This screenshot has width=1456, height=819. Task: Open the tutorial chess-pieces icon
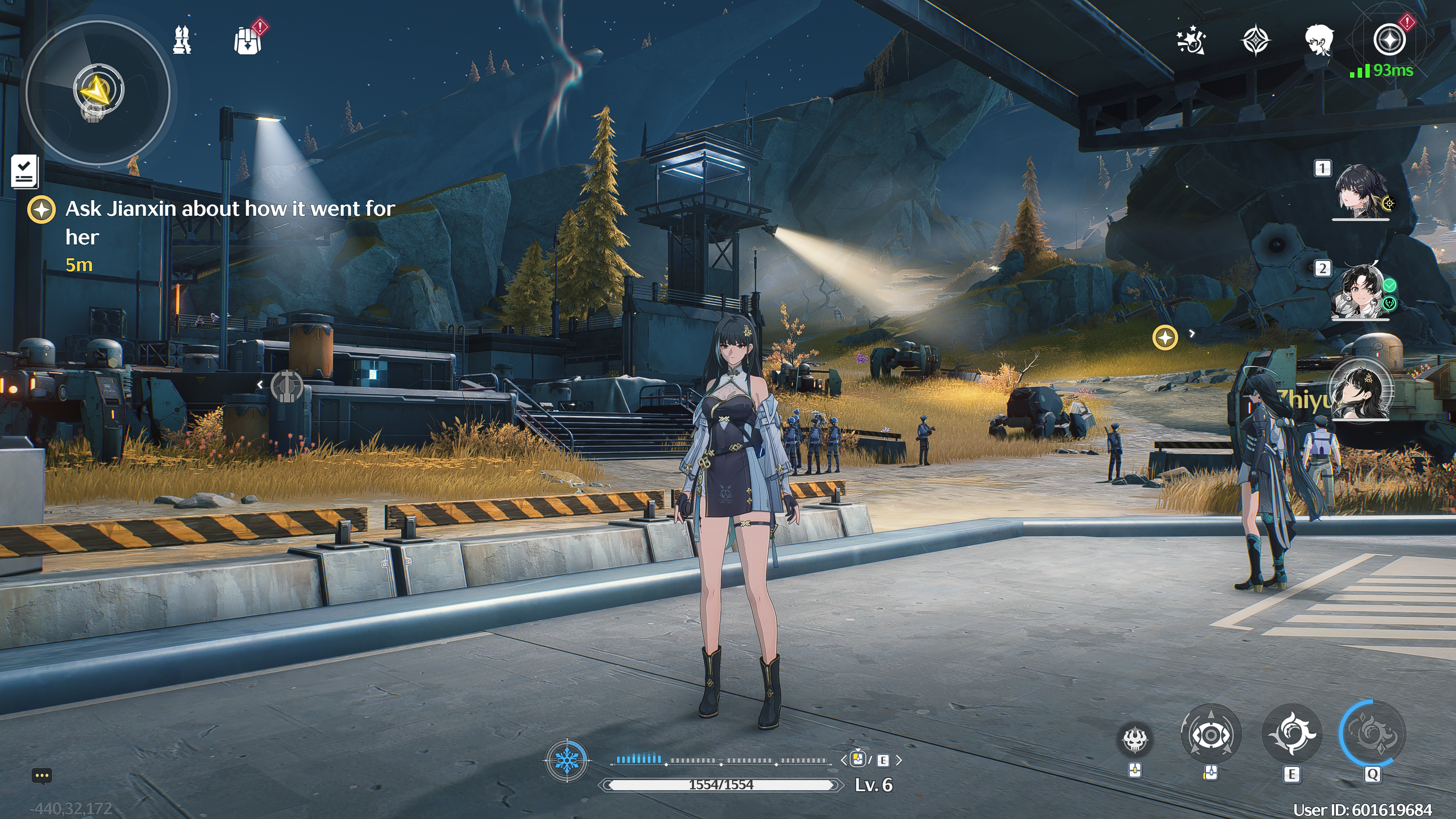point(182,40)
